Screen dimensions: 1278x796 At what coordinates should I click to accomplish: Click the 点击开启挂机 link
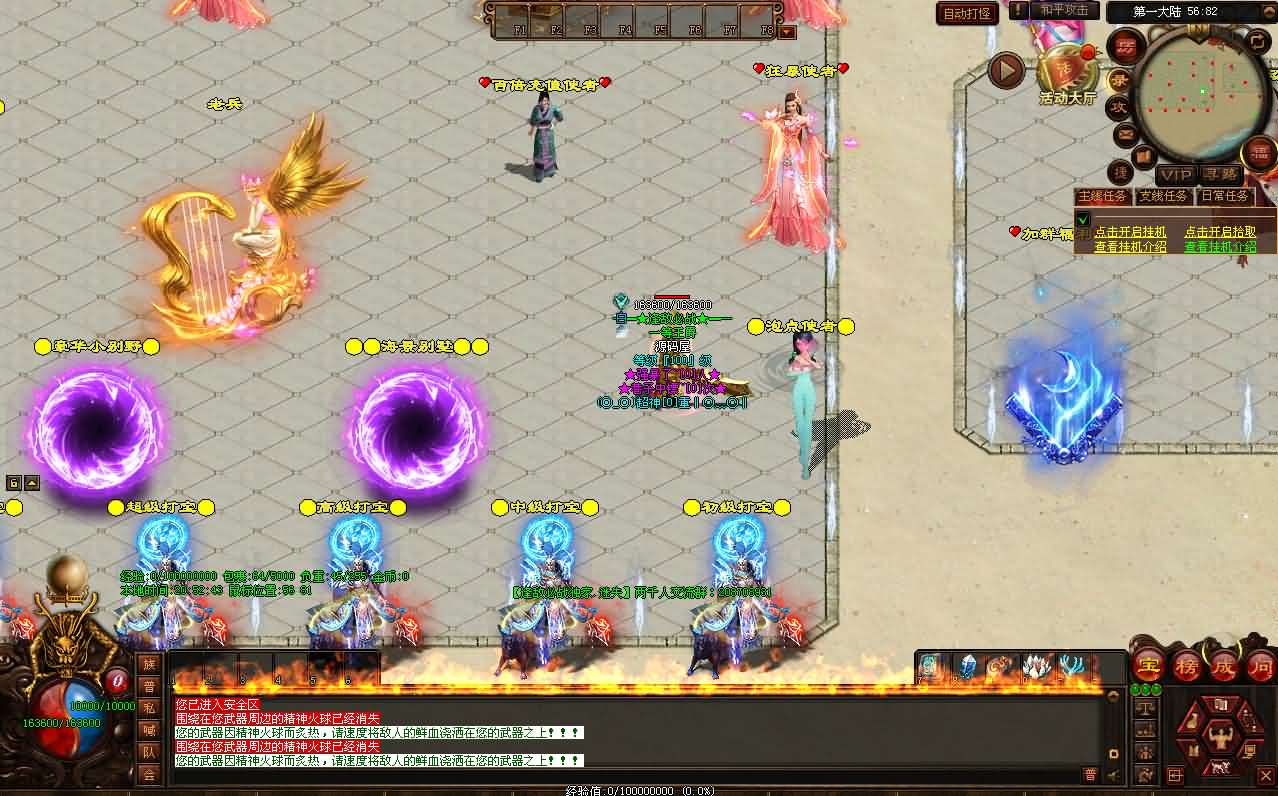pyautogui.click(x=1130, y=232)
